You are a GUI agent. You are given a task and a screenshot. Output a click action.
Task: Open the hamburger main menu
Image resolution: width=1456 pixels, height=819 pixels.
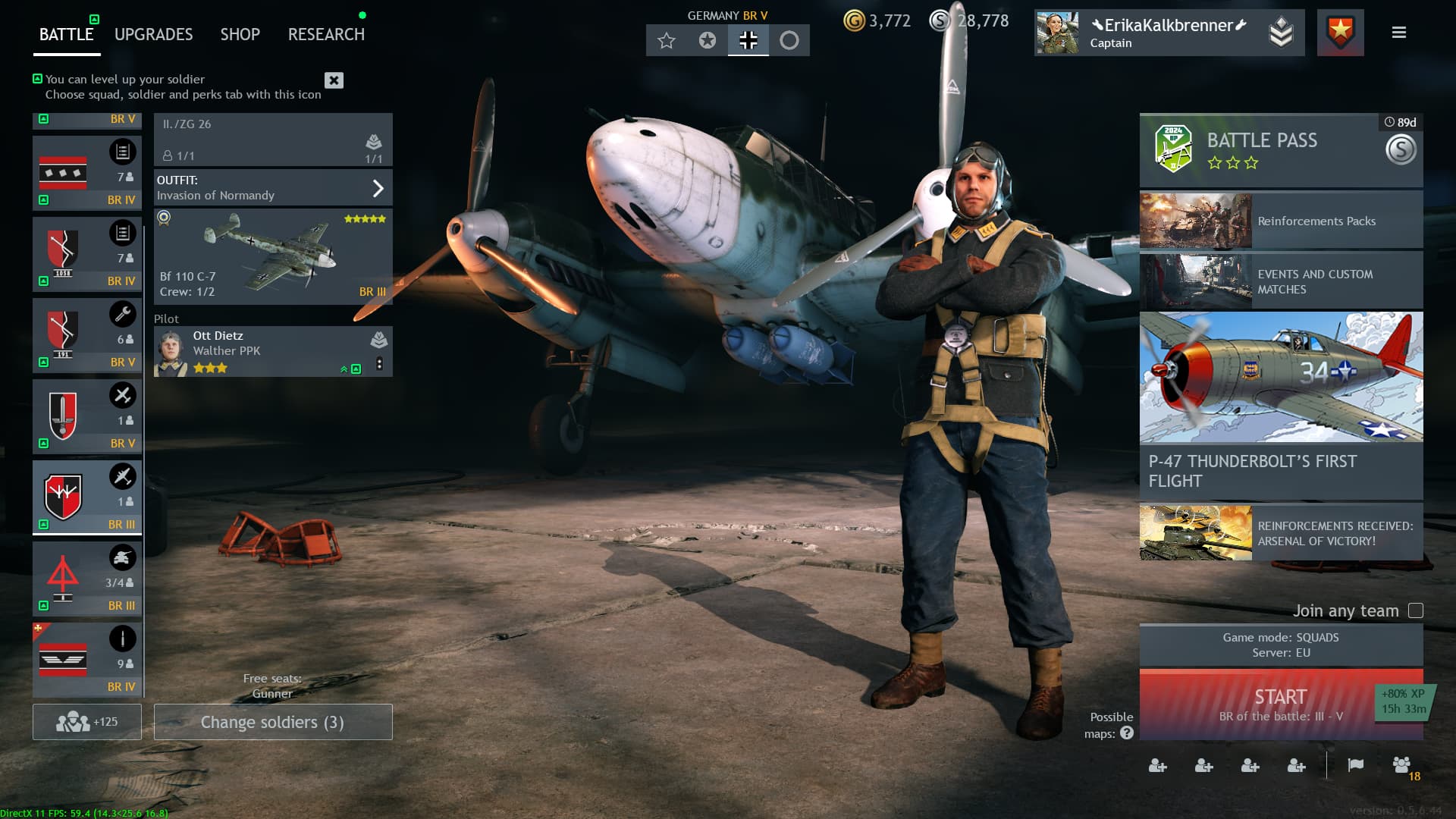1399,33
